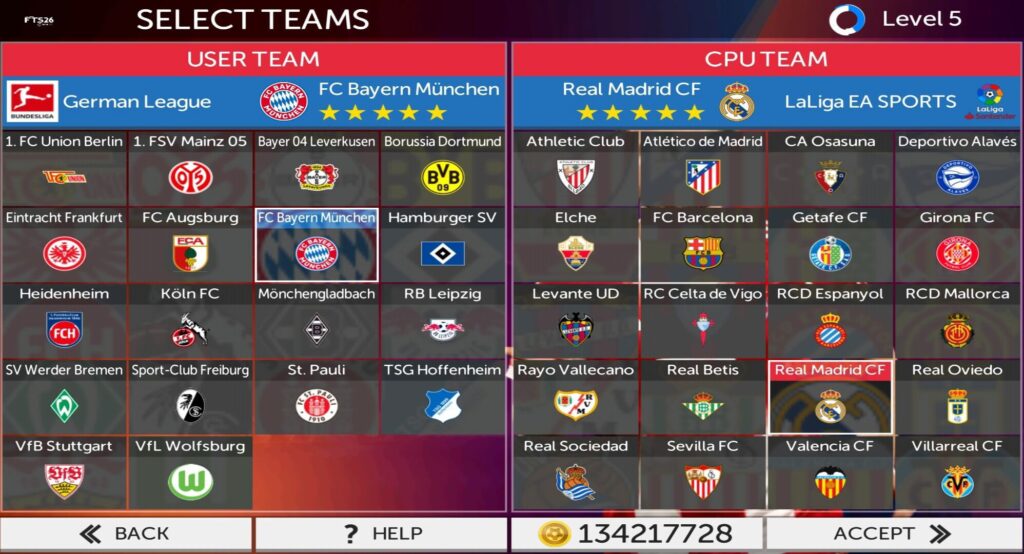This screenshot has width=1024, height=554.
Task: Choose Athletic Club team tile
Action: pyautogui.click(x=576, y=168)
